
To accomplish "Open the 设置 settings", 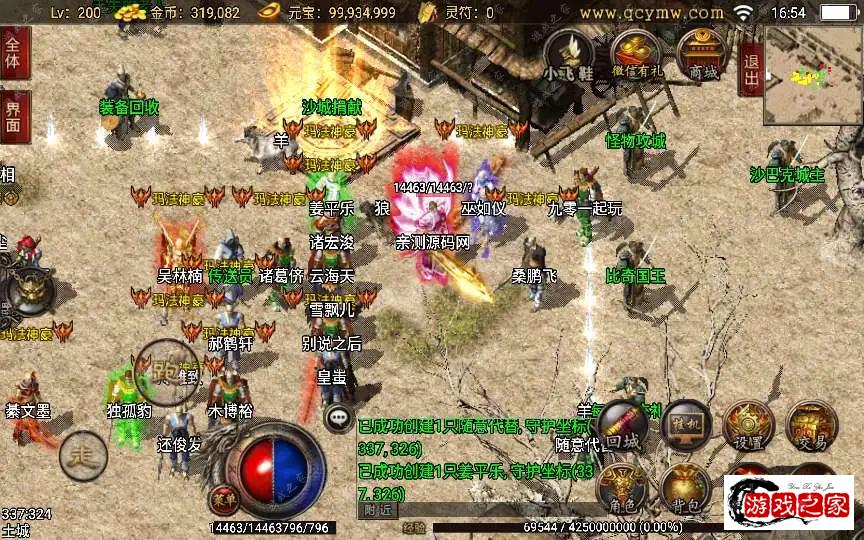I will [748, 424].
